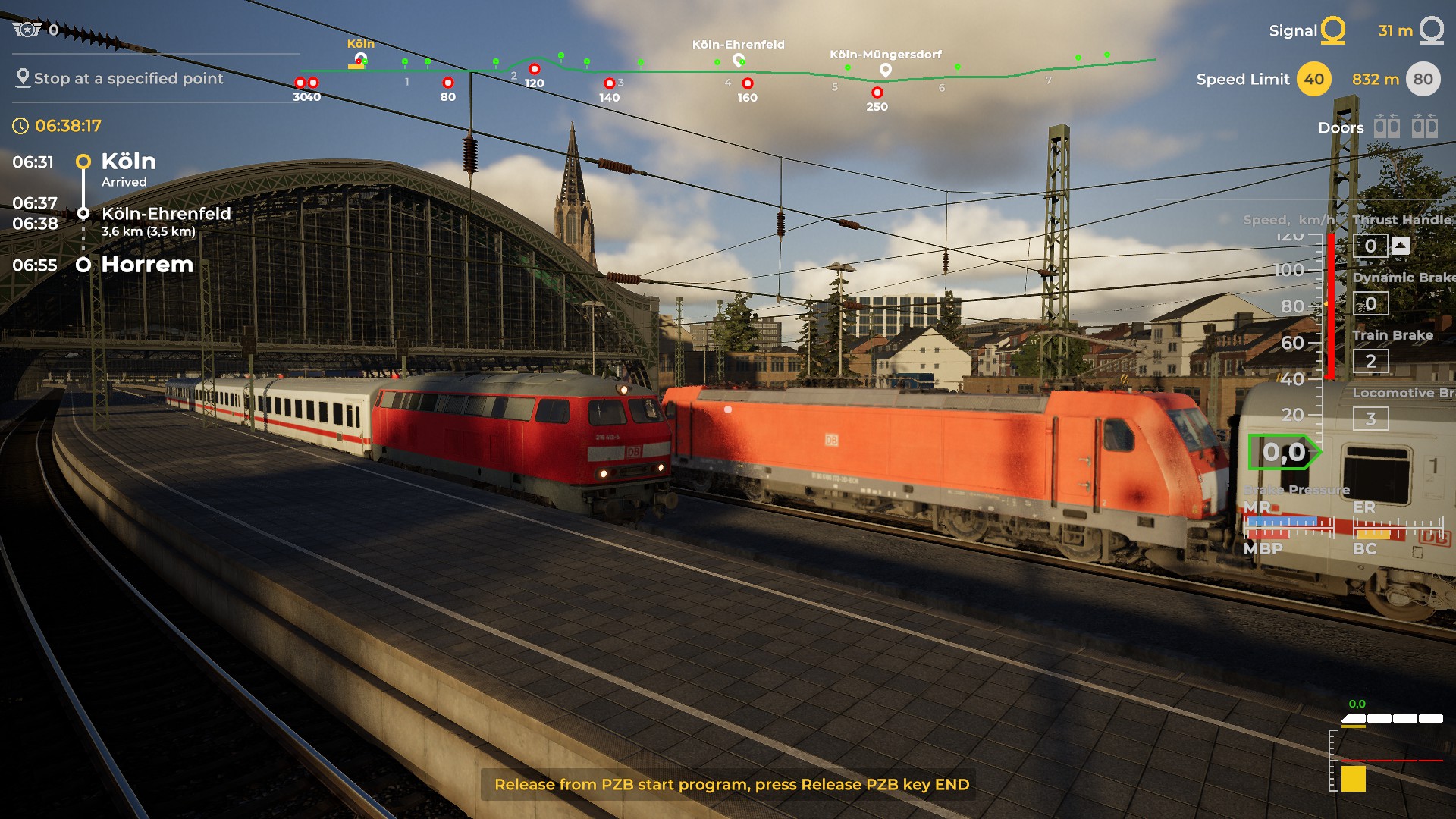Image resolution: width=1456 pixels, height=819 pixels.
Task: Select the 'Stop at a specified point' objective
Action: pyautogui.click(x=127, y=78)
